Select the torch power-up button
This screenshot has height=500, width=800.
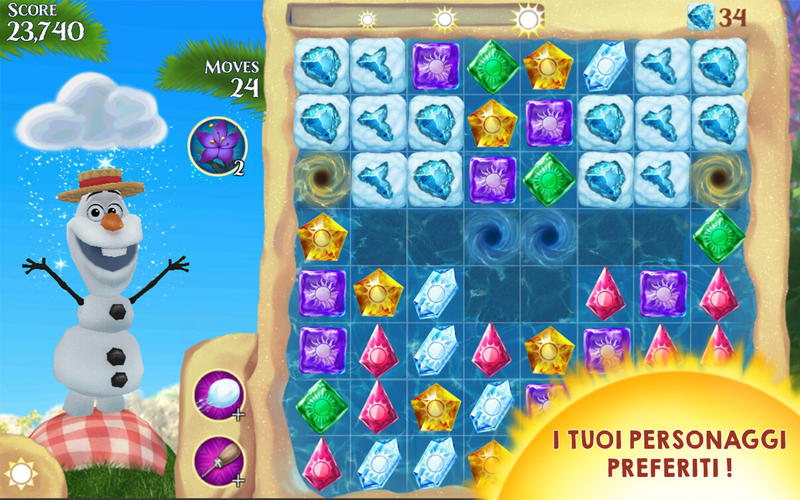tap(220, 457)
